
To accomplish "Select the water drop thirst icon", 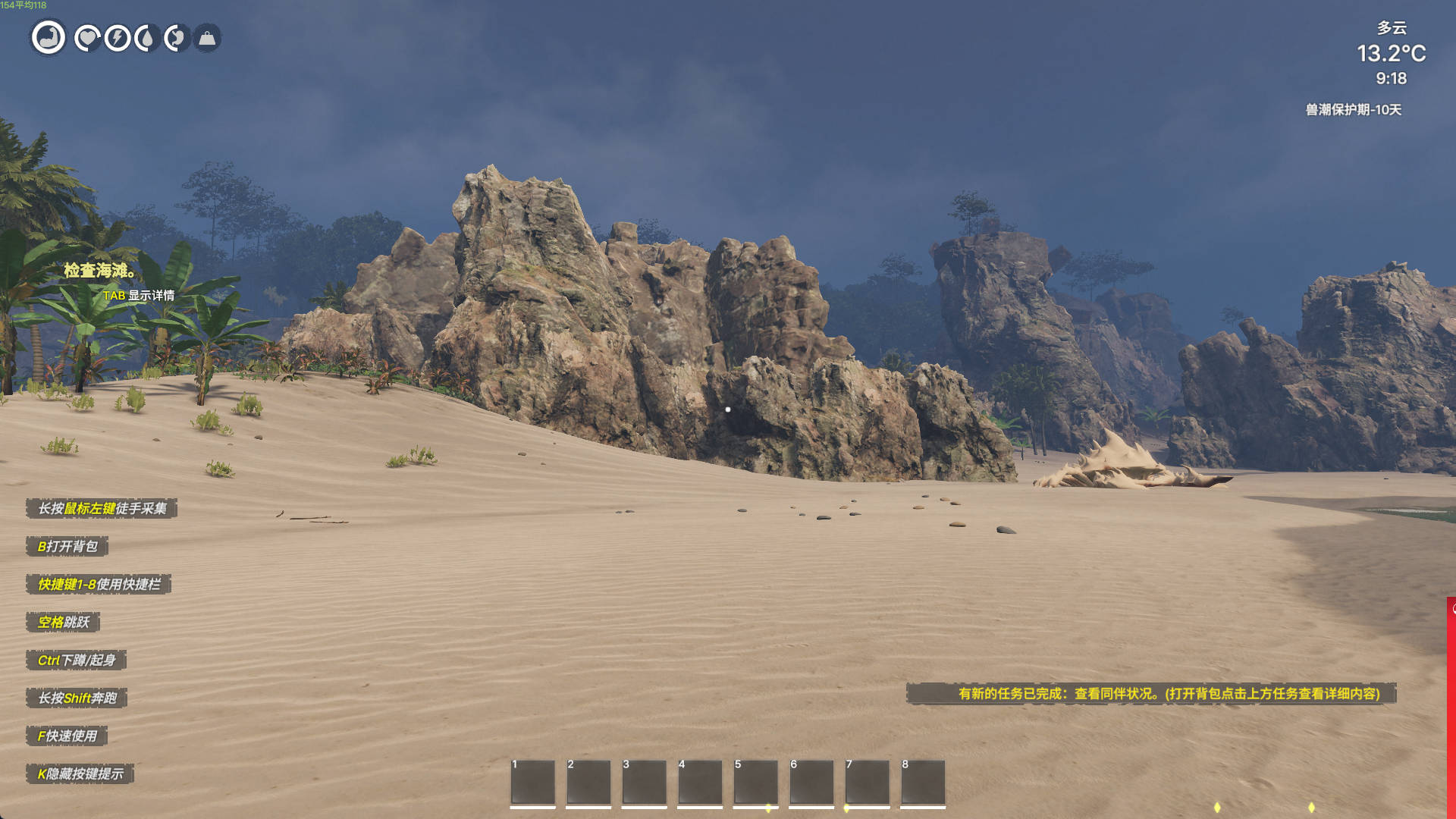I will [x=146, y=38].
